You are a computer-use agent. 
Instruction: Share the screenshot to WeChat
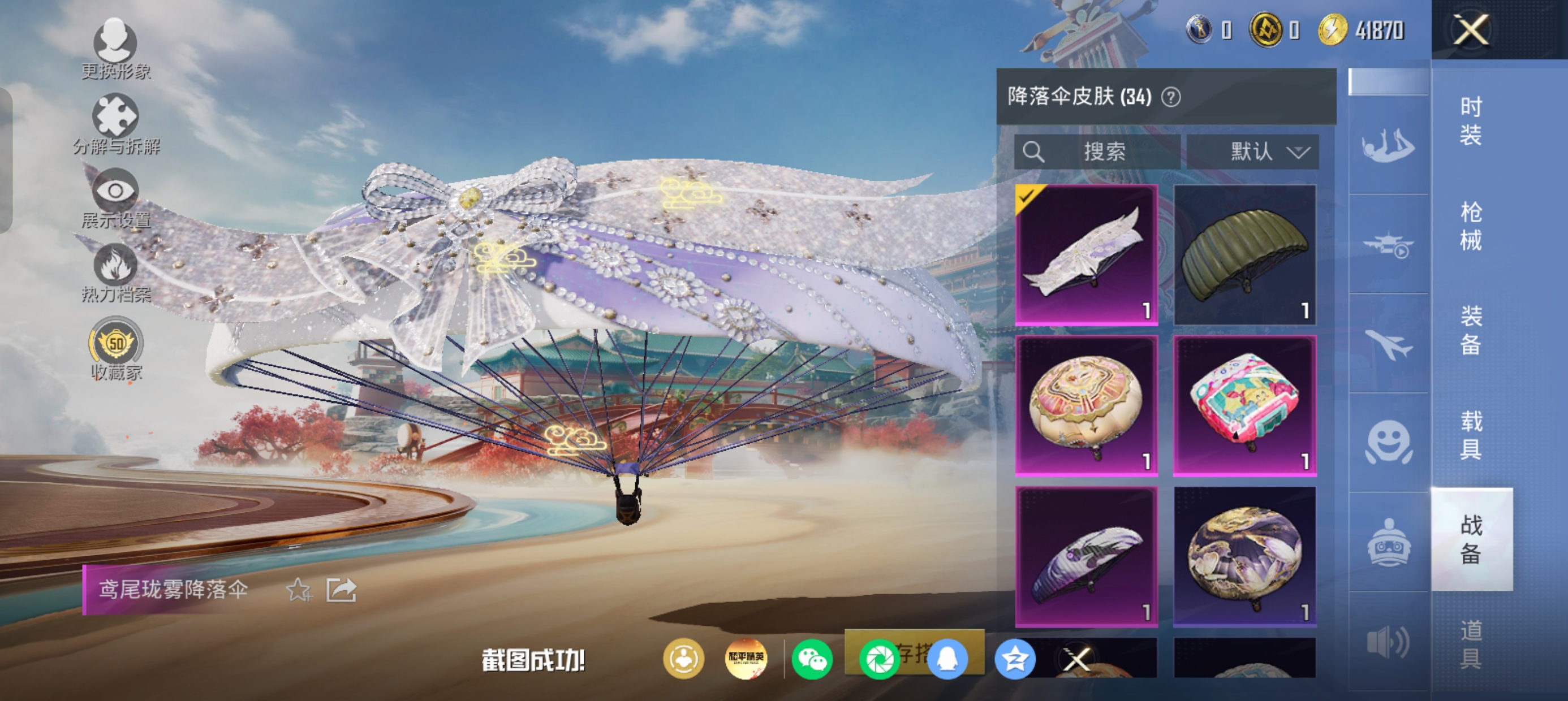tap(812, 659)
